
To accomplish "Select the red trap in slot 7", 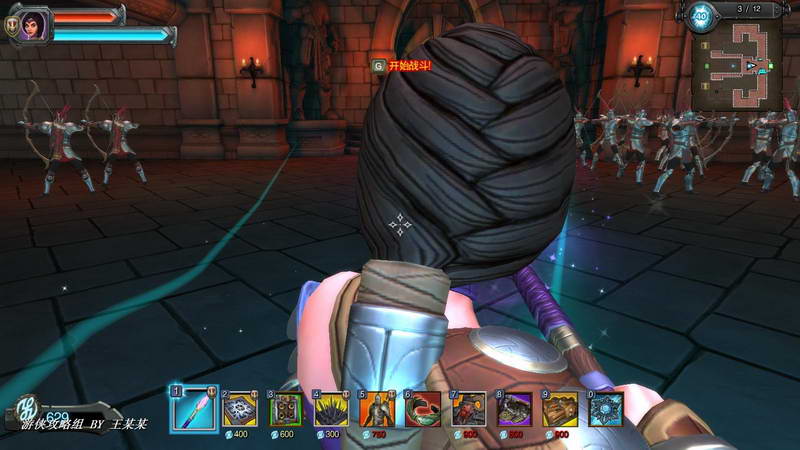I will [468, 409].
